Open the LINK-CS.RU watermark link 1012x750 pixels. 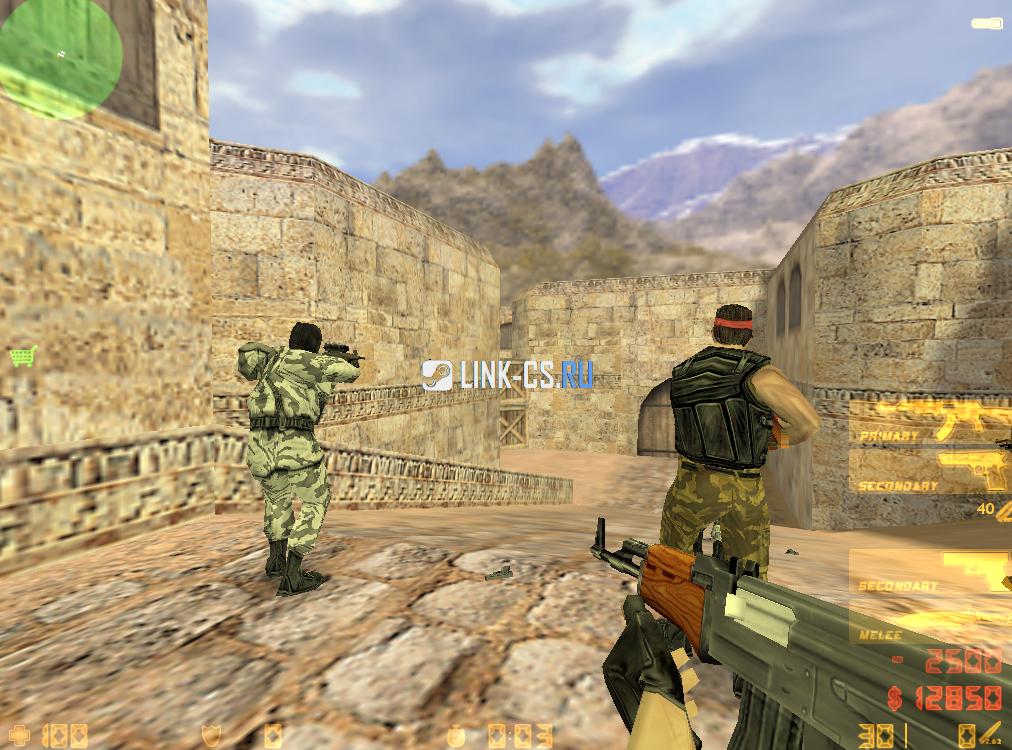tap(507, 375)
